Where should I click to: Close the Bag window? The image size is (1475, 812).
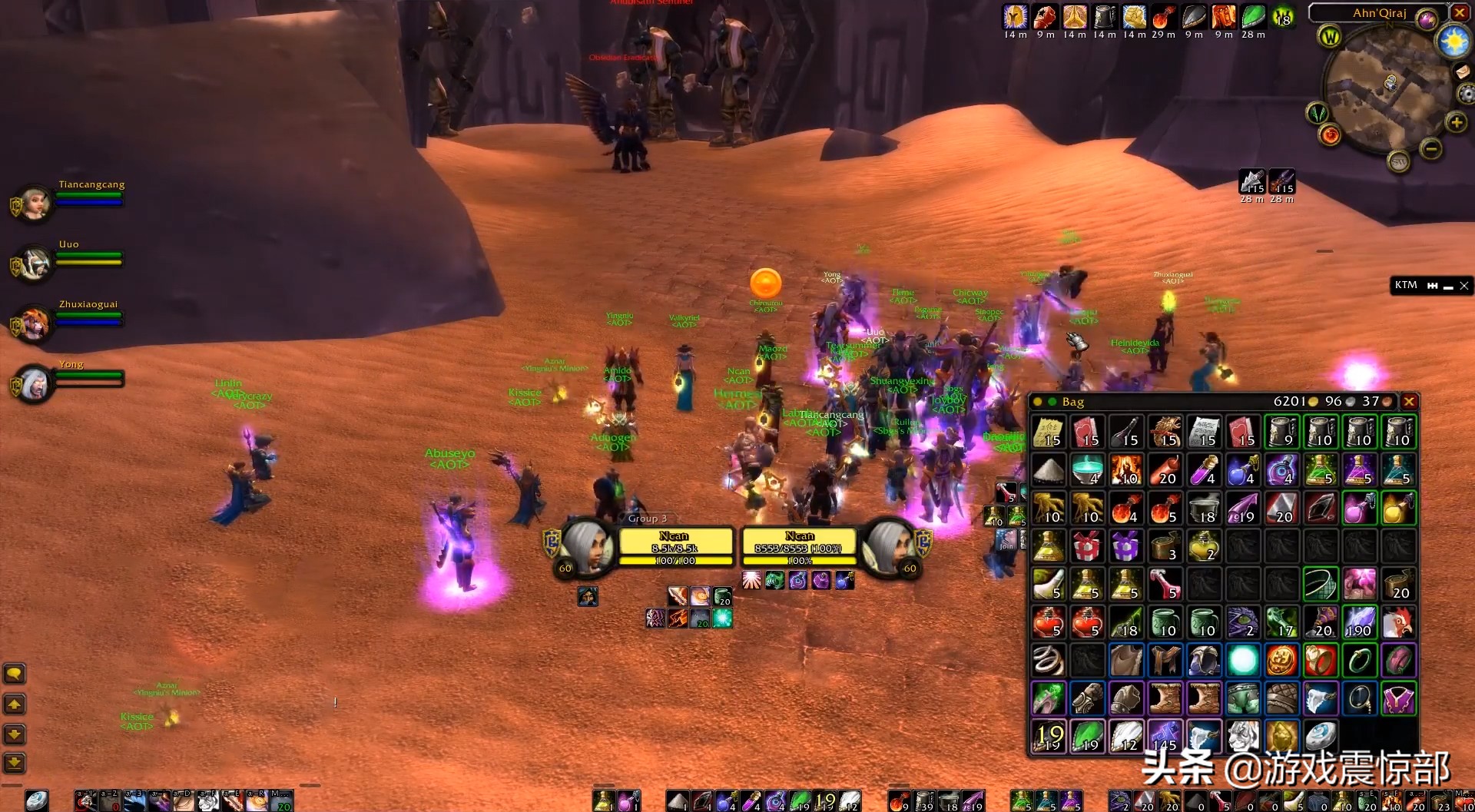(1409, 402)
